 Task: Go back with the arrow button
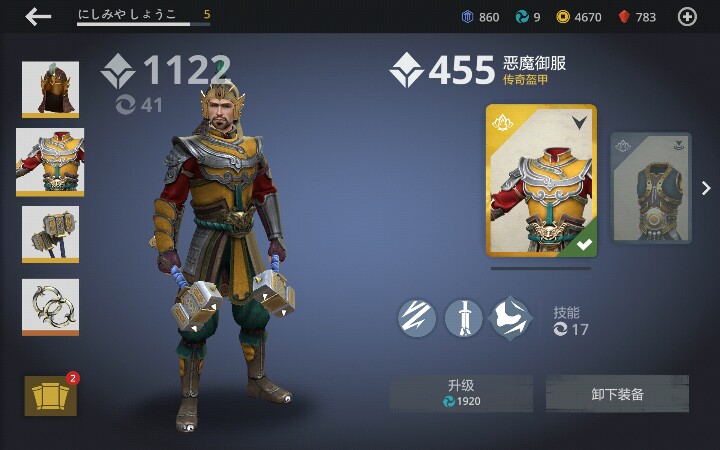(38, 16)
